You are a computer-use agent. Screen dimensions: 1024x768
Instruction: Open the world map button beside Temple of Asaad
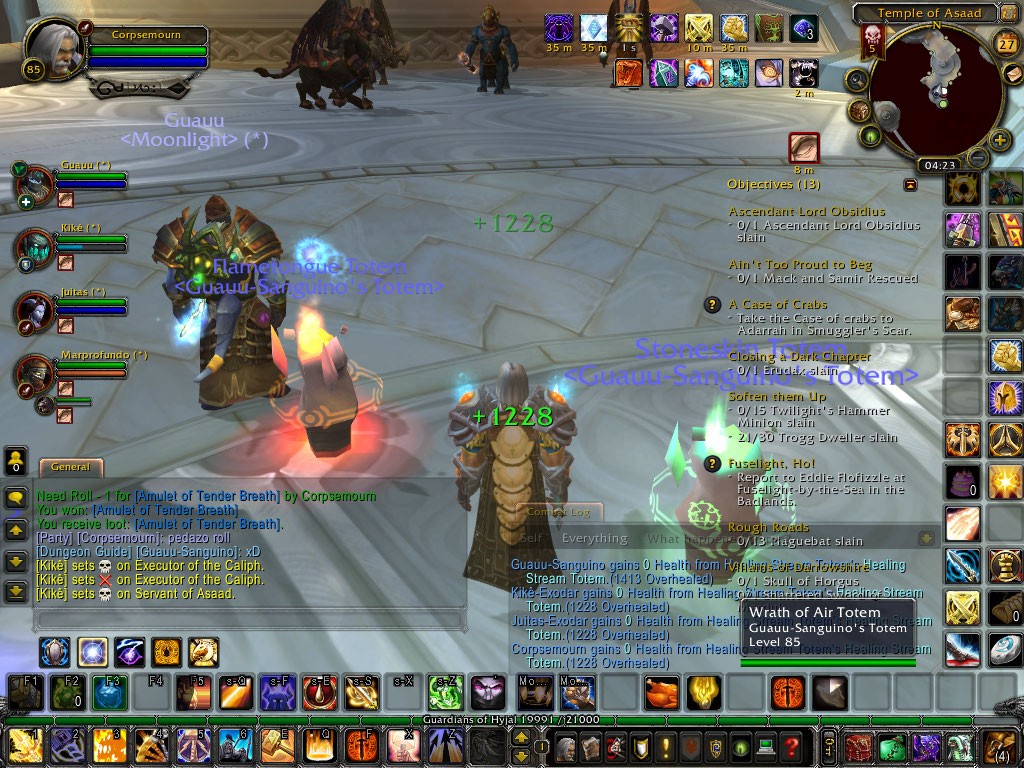1008,13
